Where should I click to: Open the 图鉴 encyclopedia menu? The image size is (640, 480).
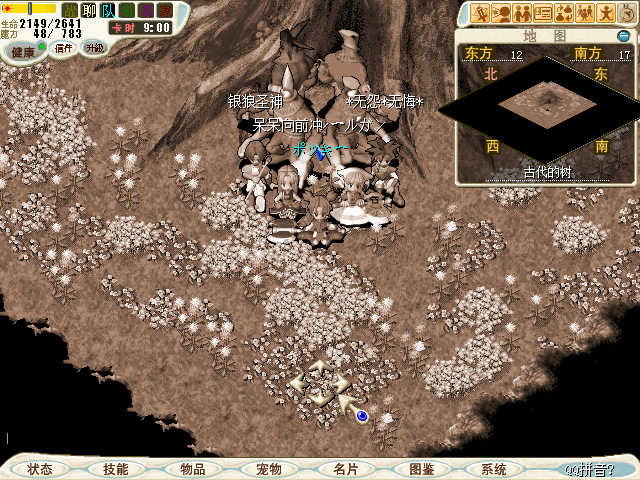[x=421, y=468]
